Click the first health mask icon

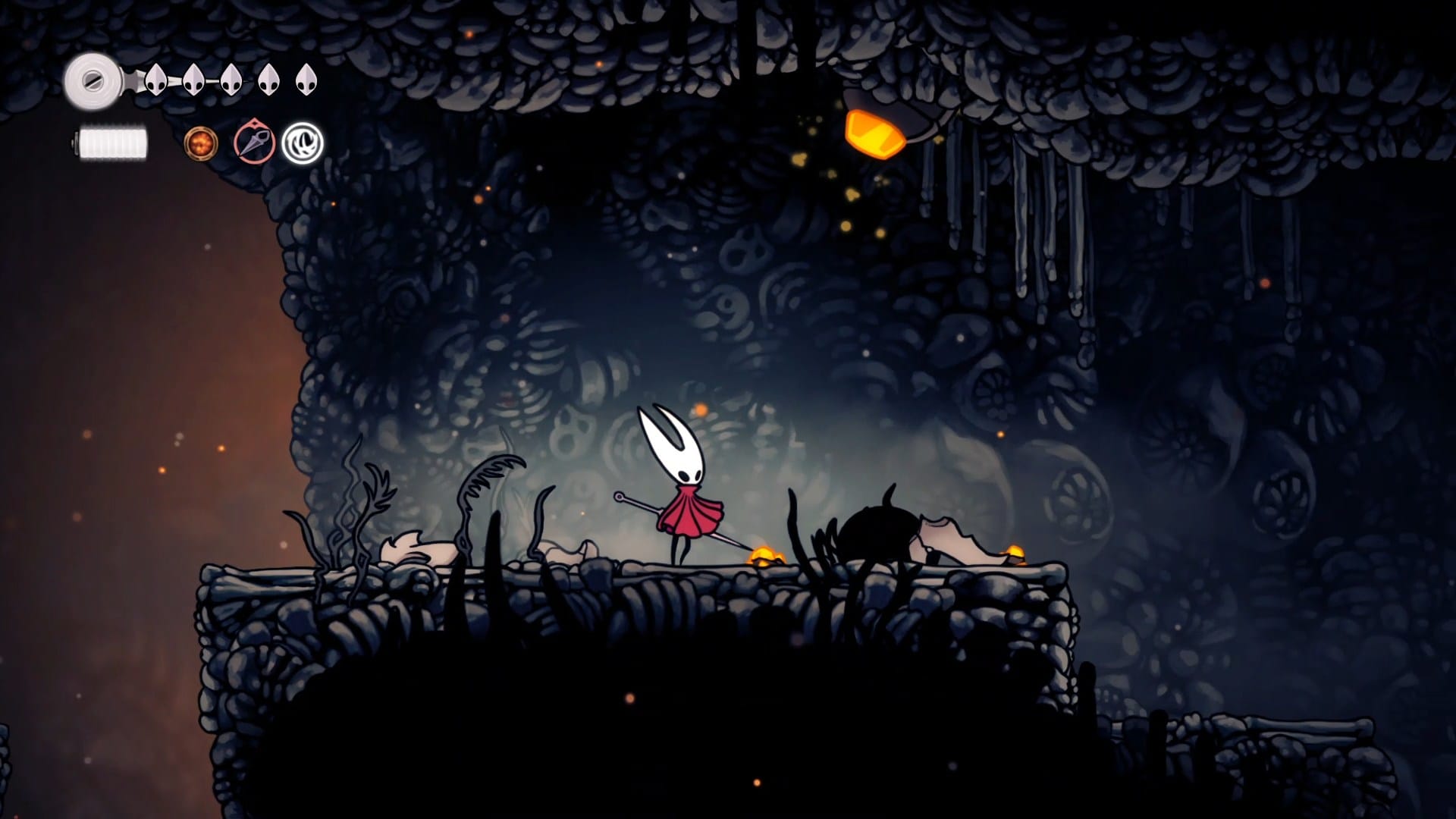coord(156,80)
